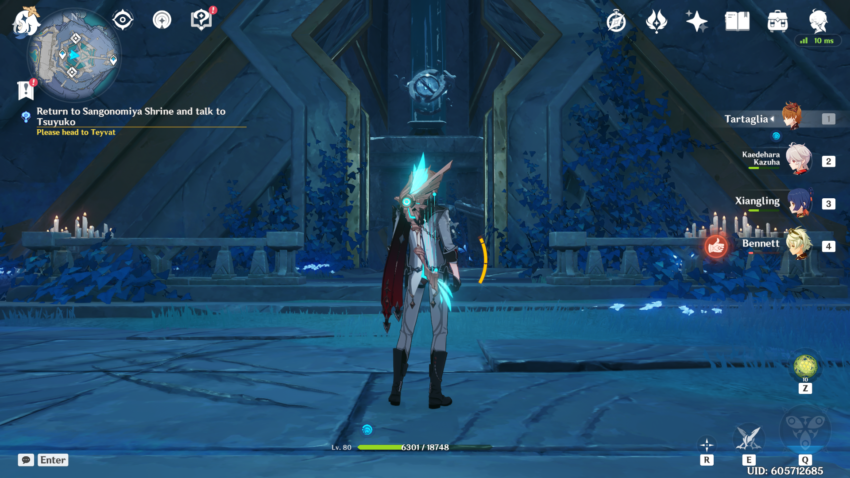Open the quest log banner icon
The height and width of the screenshot is (478, 850).
pos(26,89)
